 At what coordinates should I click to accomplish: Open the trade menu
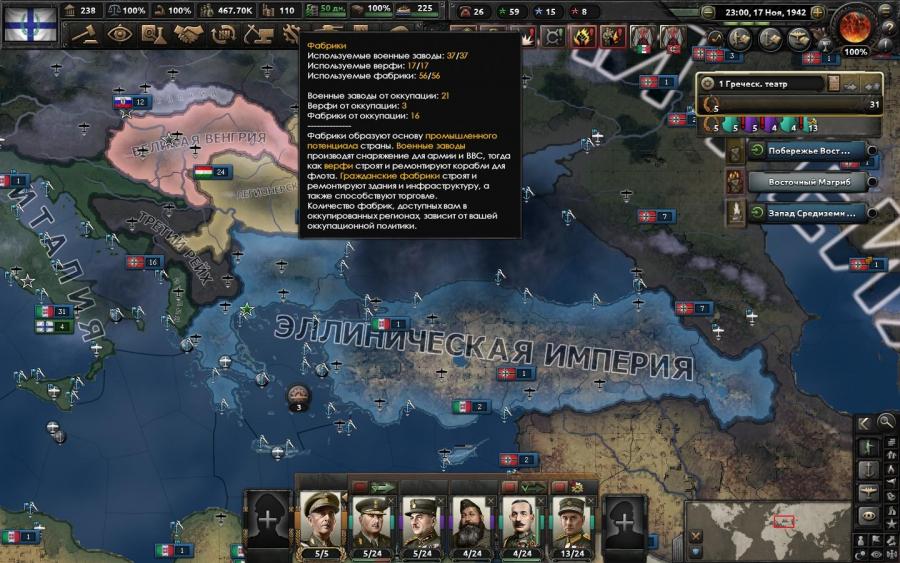point(219,35)
